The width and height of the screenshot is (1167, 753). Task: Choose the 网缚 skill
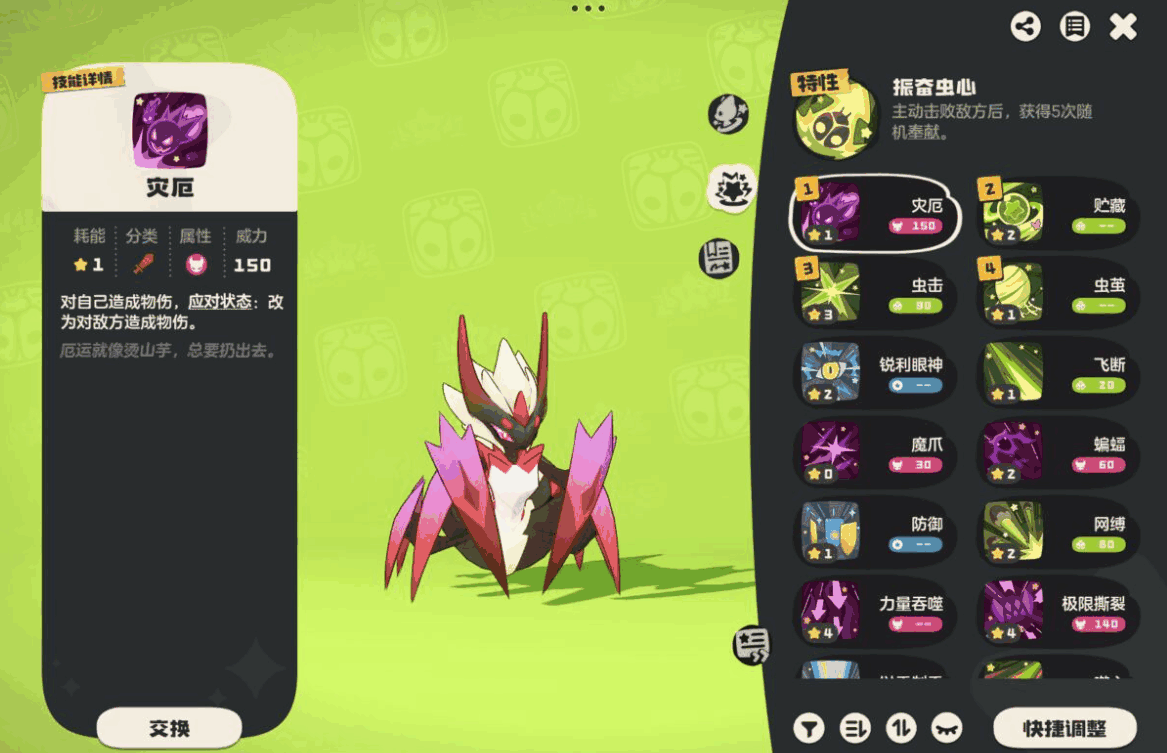coord(1058,532)
